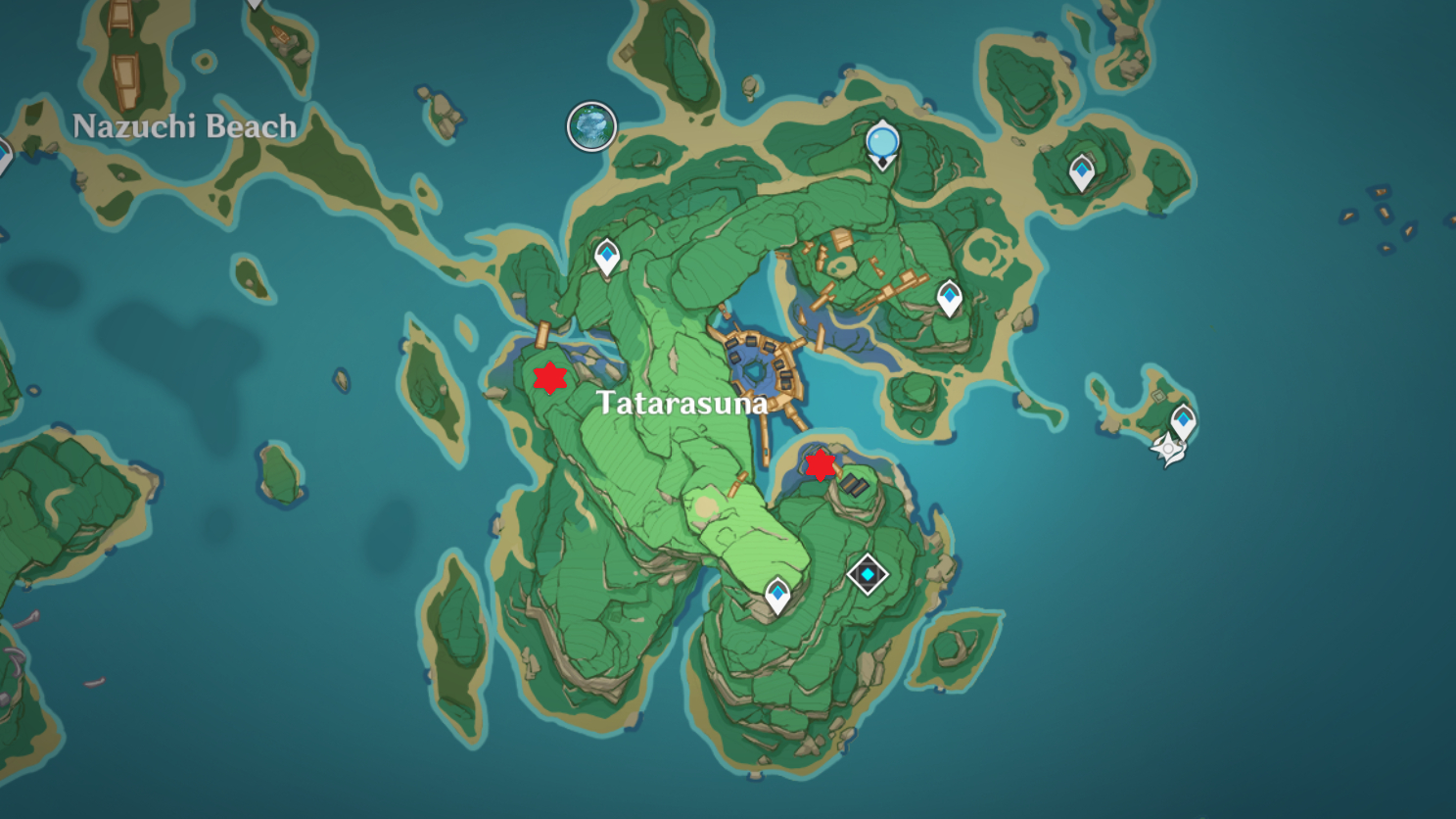Open the circular boss portrait map marker
This screenshot has height=819, width=1456.
pyautogui.click(x=591, y=127)
